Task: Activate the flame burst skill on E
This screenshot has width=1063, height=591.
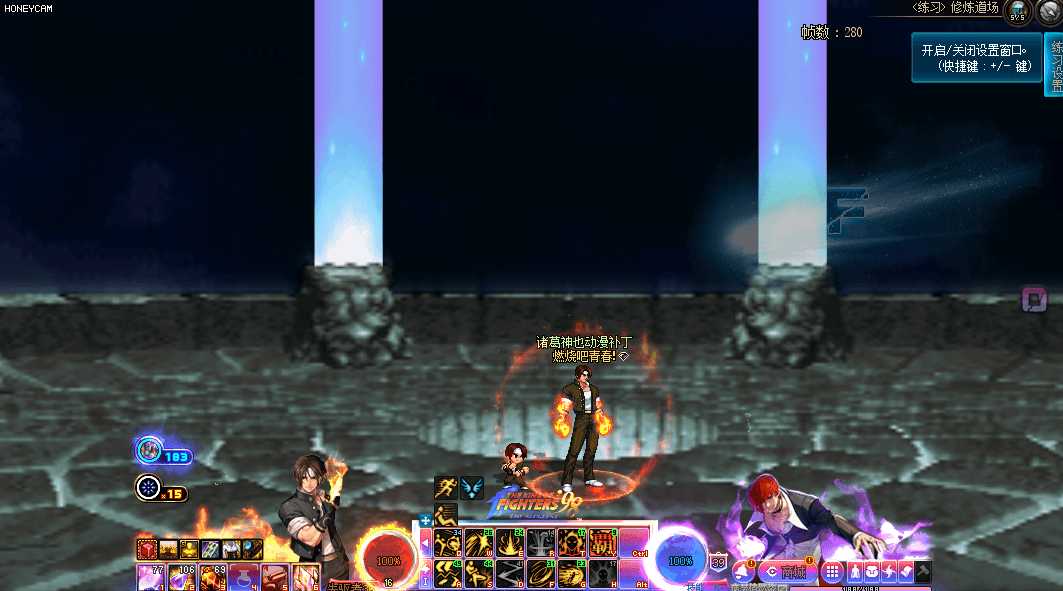Action: coord(510,543)
